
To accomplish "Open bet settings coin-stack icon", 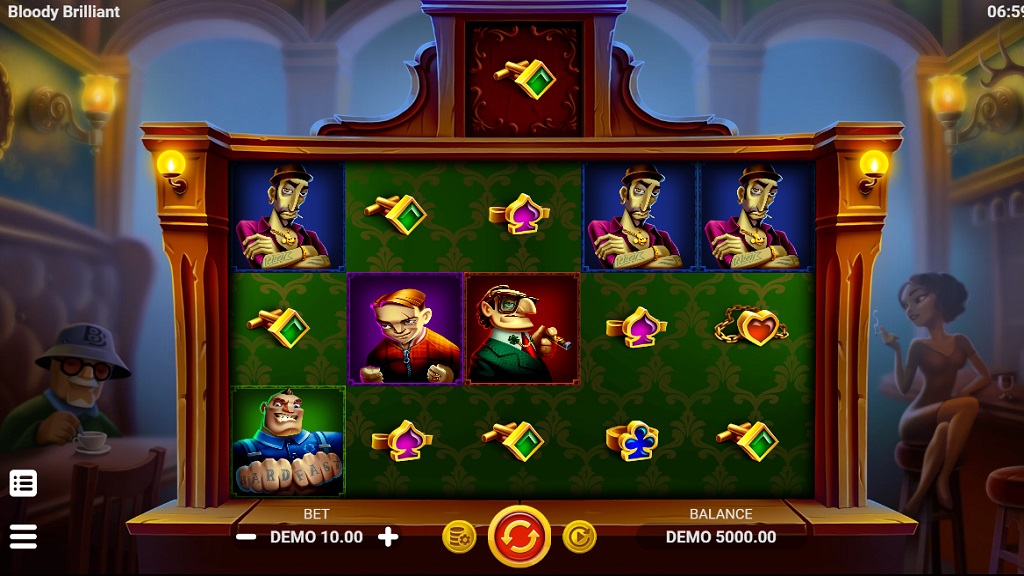I will [459, 537].
